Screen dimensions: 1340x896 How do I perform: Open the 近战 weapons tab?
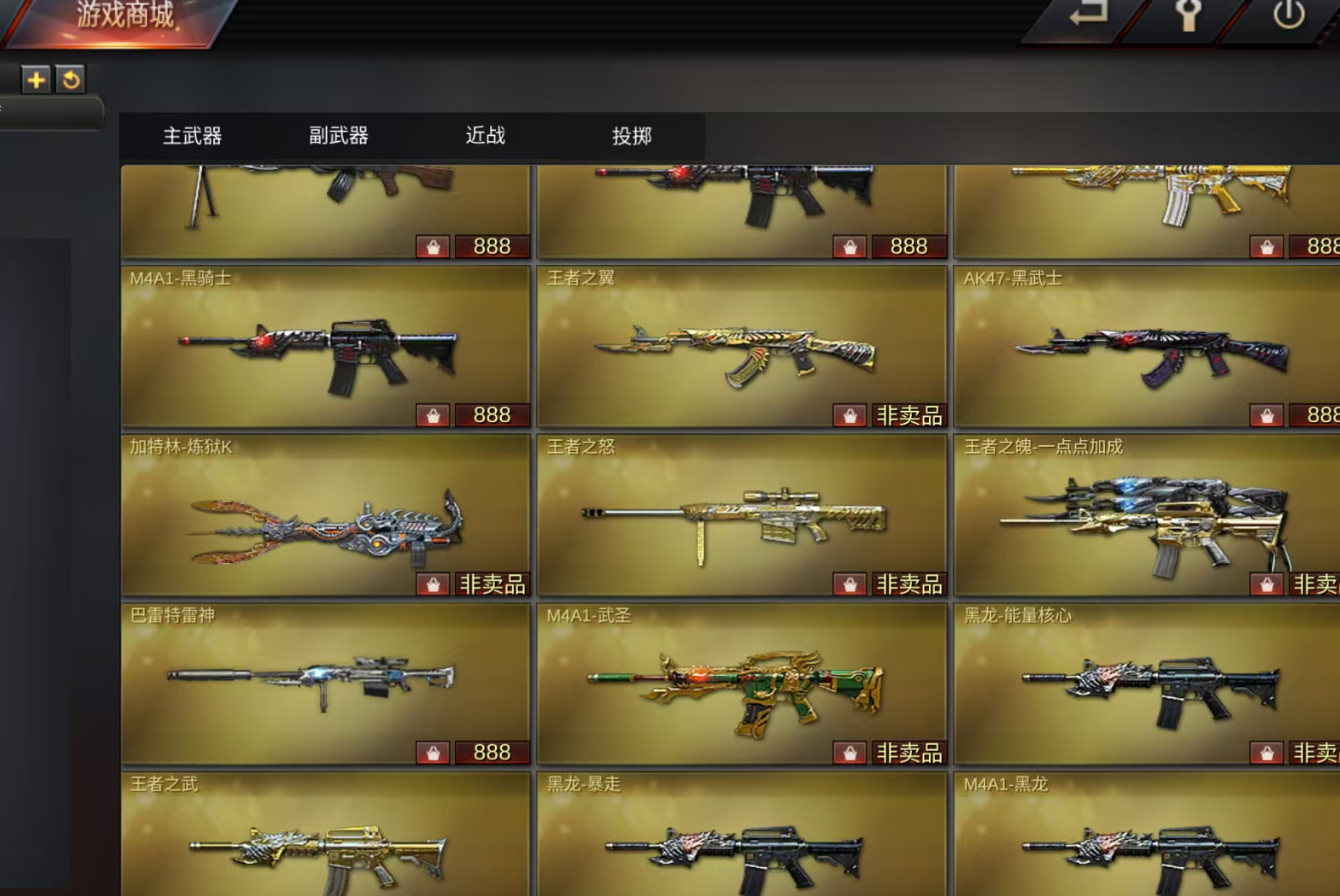[x=484, y=136]
